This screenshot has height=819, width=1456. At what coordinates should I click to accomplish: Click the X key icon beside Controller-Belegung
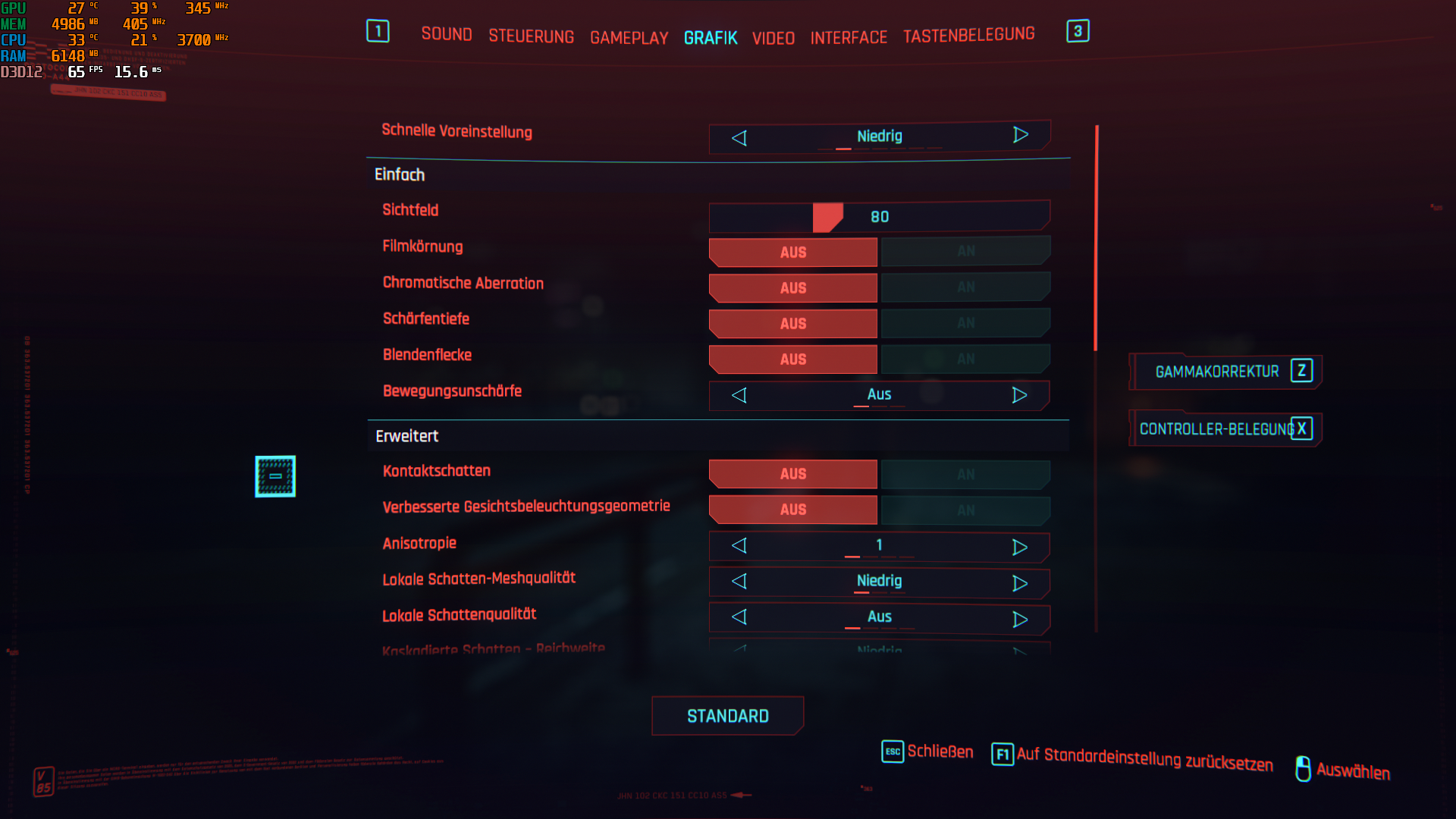(x=1302, y=428)
